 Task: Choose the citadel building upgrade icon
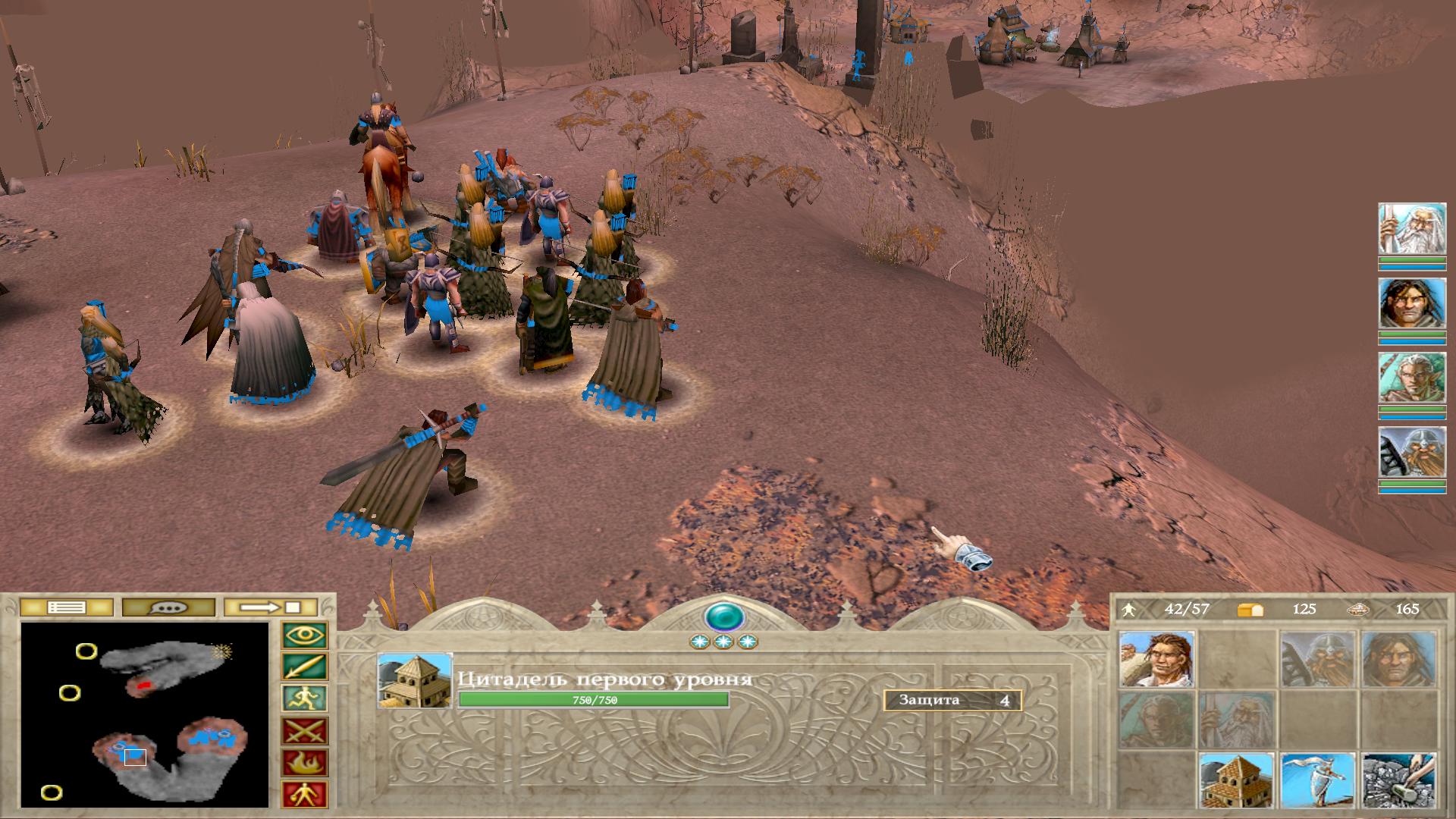coord(1236,780)
